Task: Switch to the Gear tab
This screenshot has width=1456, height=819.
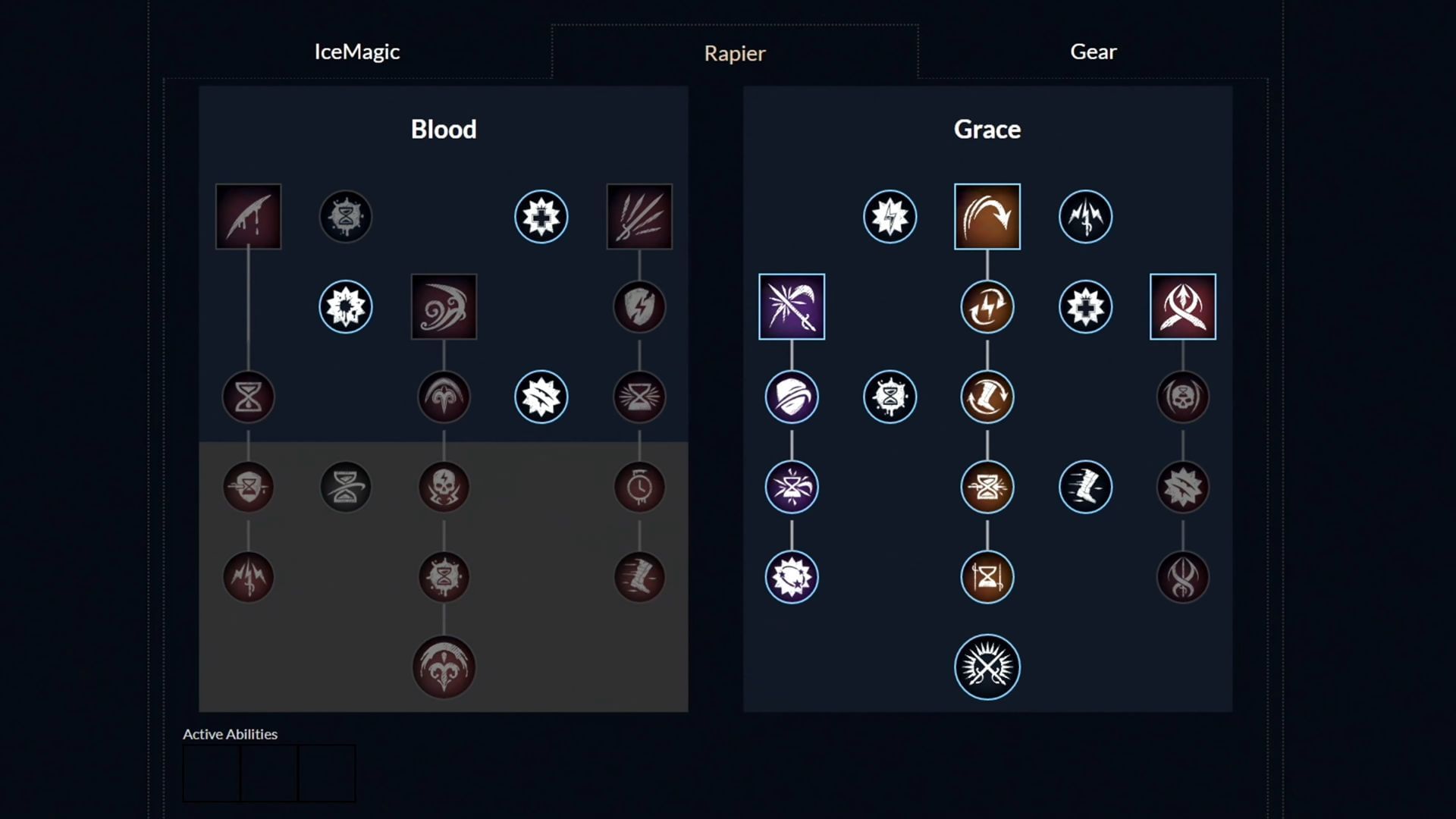Action: 1093,52
